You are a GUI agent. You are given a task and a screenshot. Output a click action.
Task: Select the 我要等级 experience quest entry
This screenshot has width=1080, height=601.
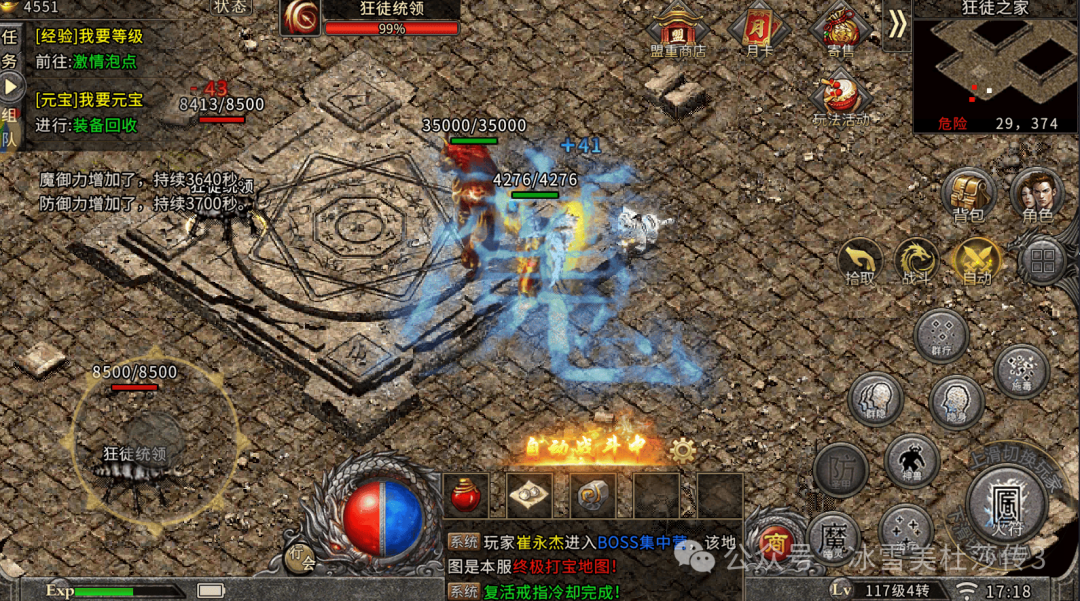point(90,37)
